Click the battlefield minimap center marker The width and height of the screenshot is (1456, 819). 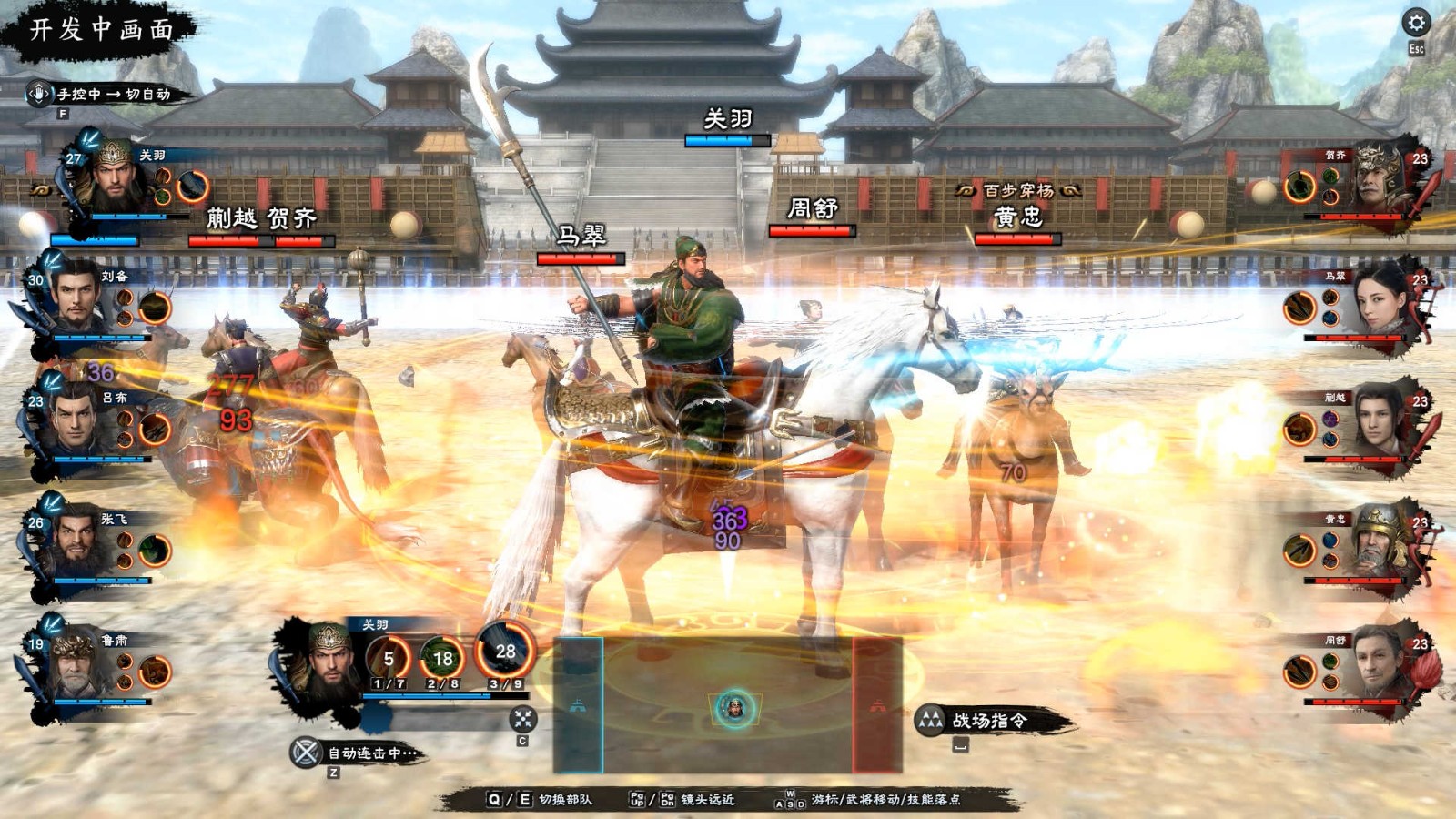coord(733,708)
